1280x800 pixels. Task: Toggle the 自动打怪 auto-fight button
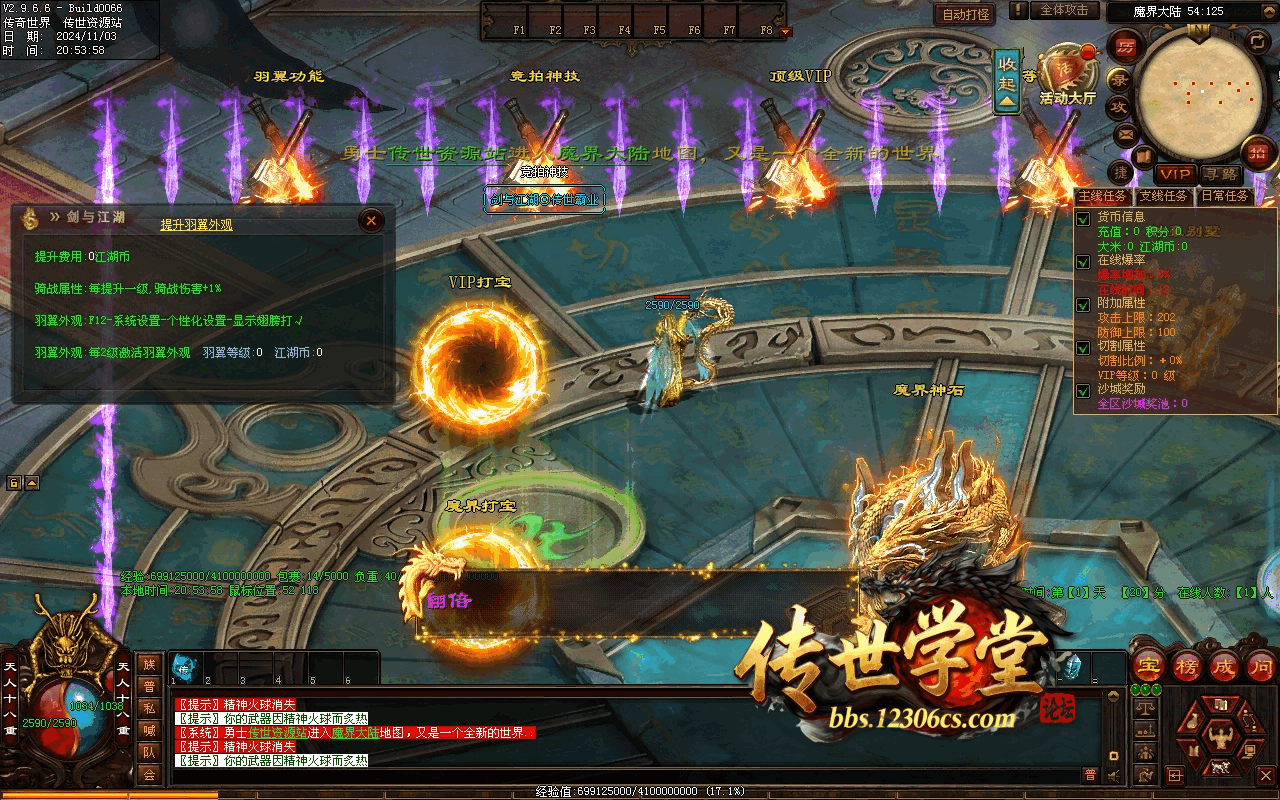pos(965,14)
